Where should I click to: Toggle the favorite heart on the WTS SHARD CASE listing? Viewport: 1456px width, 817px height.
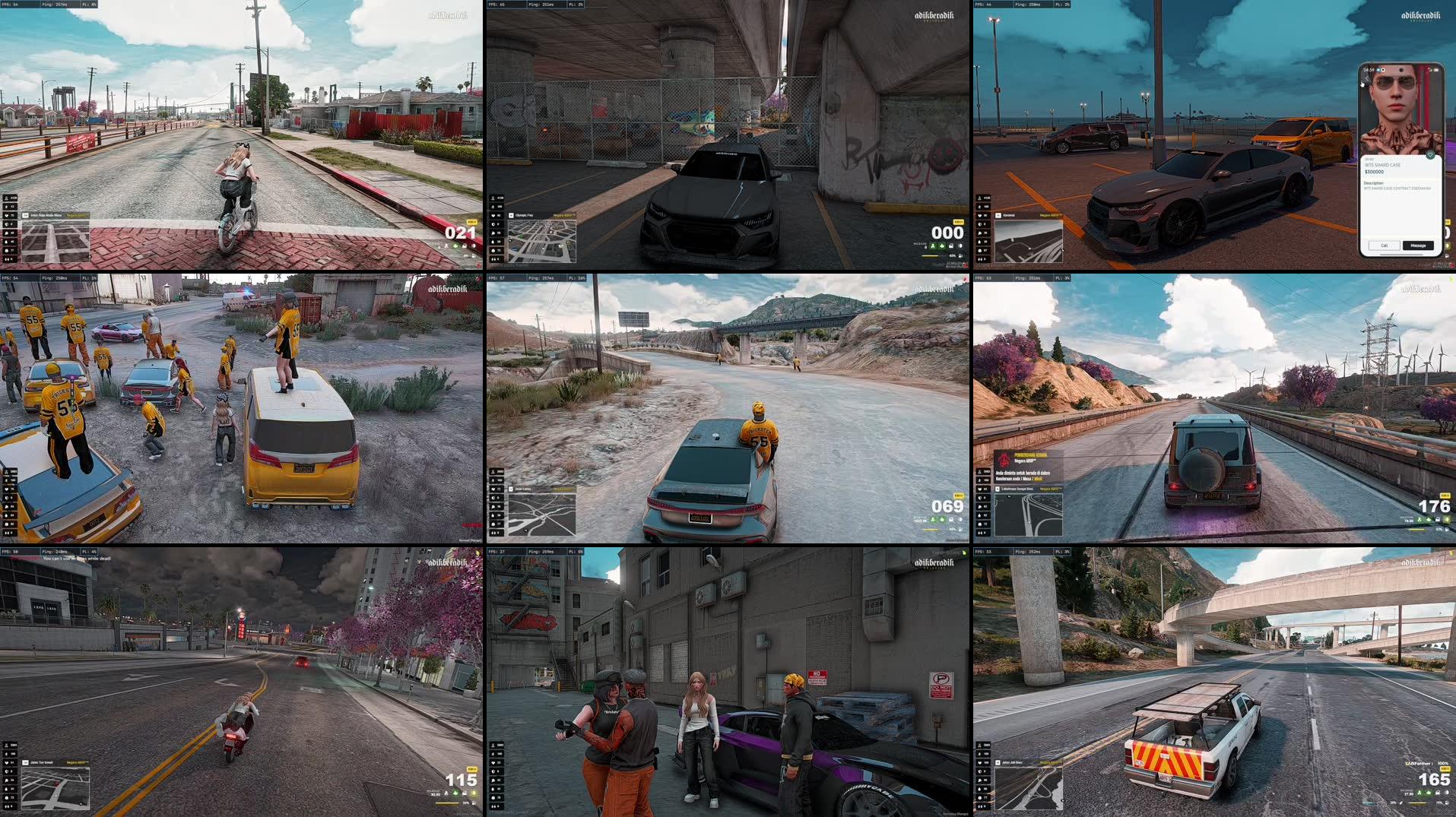click(1431, 155)
